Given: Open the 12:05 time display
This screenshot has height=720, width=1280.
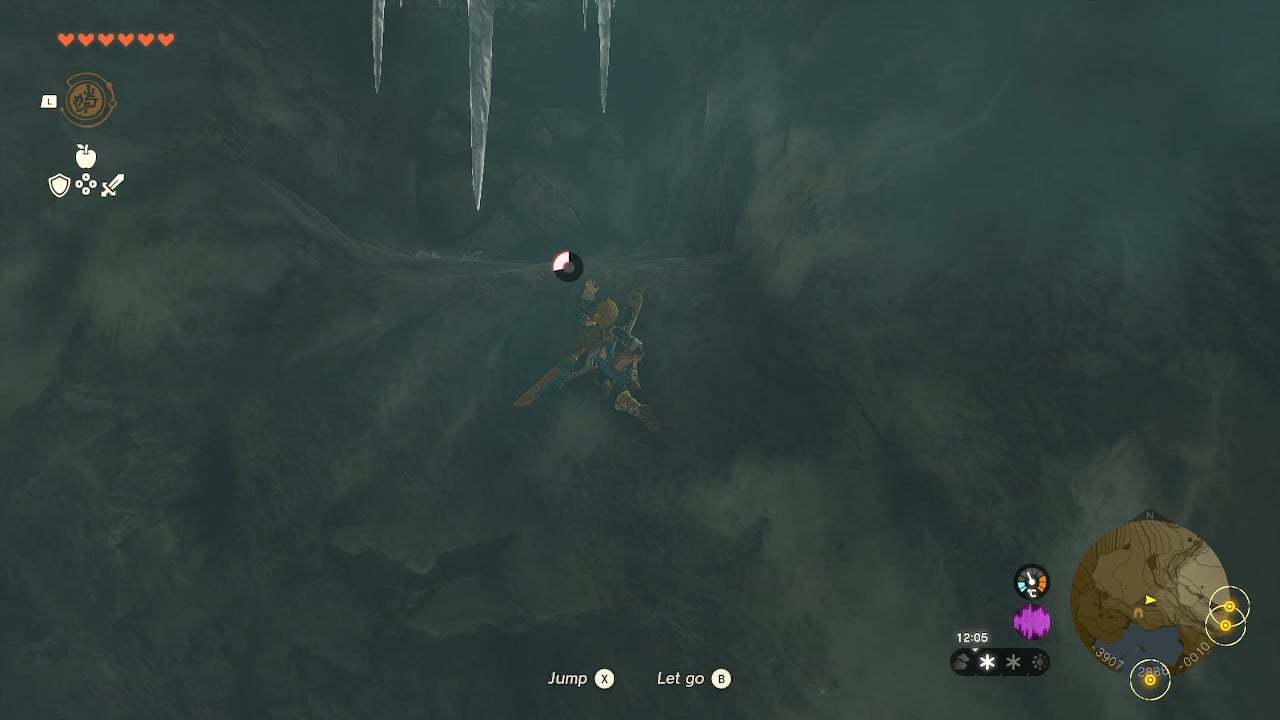Looking at the screenshot, I should (972, 637).
